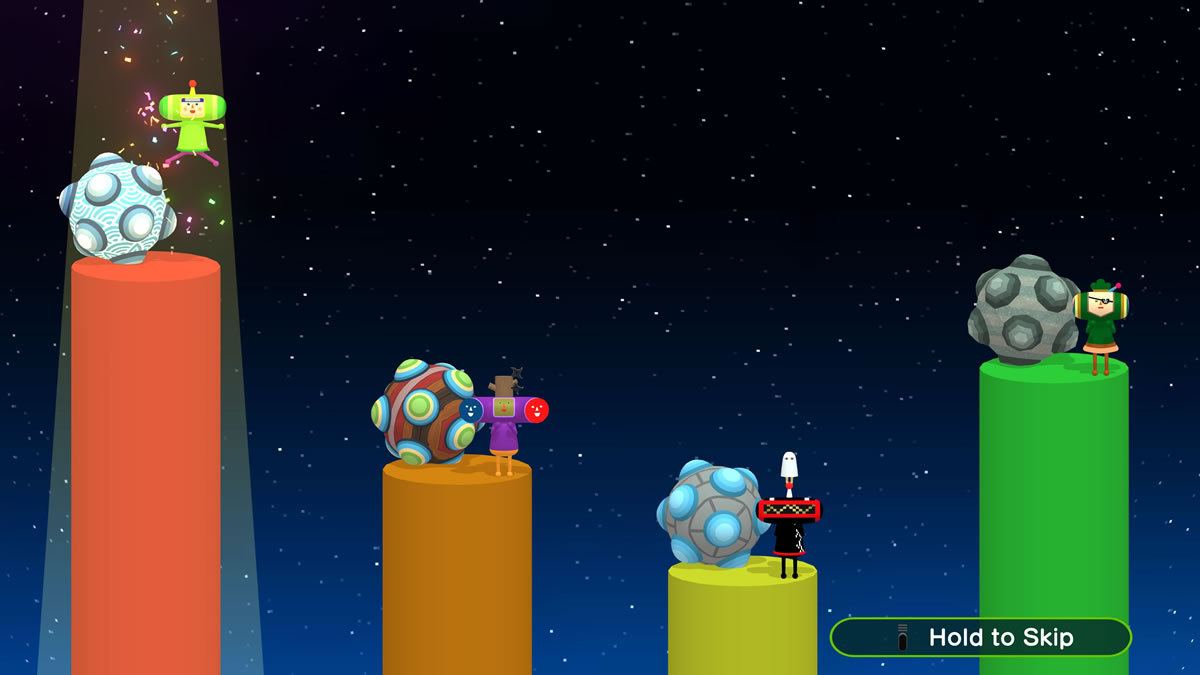Click the Hold to Skip button
Image resolution: width=1200 pixels, height=675 pixels.
click(981, 637)
